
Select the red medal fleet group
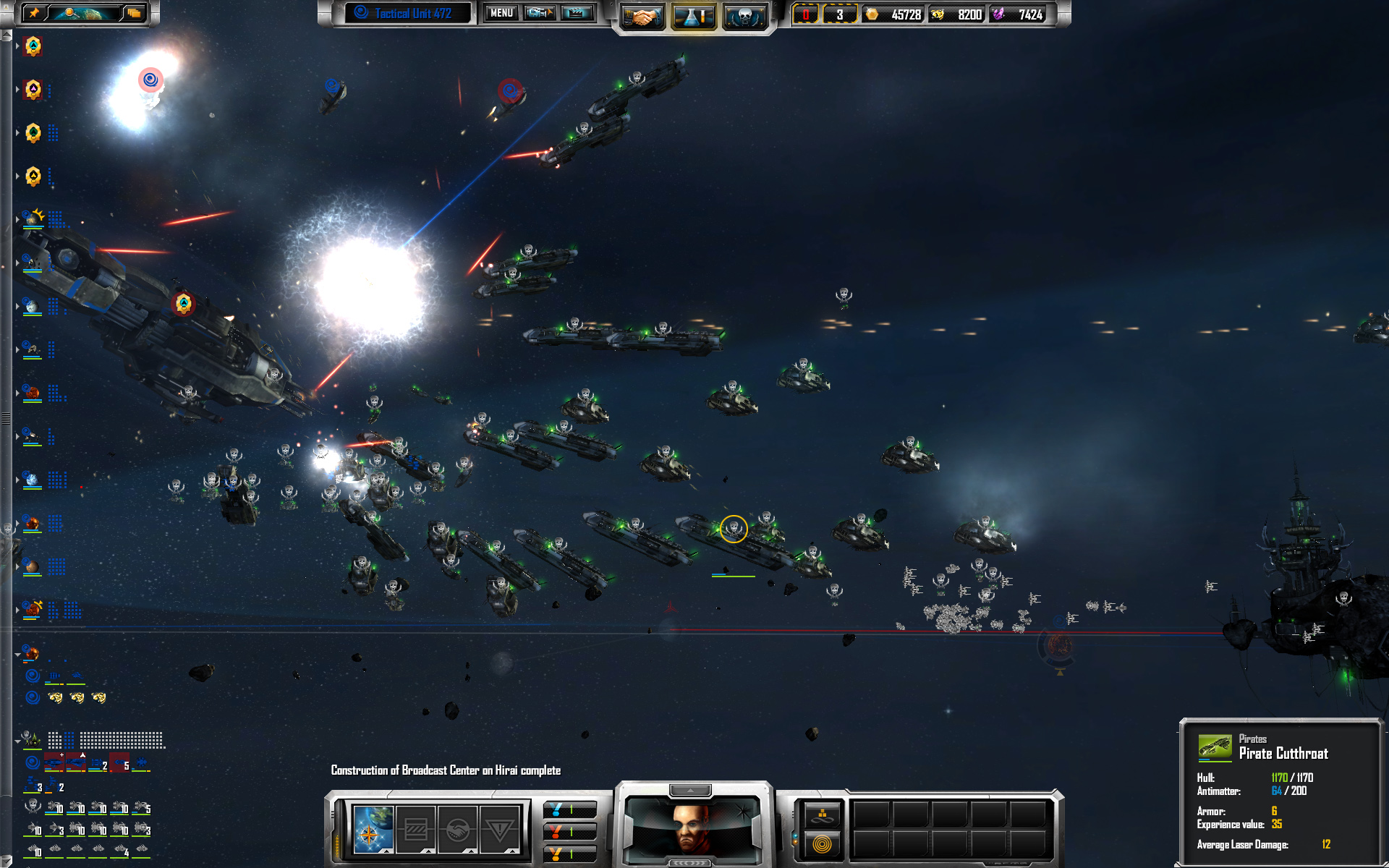tap(569, 832)
